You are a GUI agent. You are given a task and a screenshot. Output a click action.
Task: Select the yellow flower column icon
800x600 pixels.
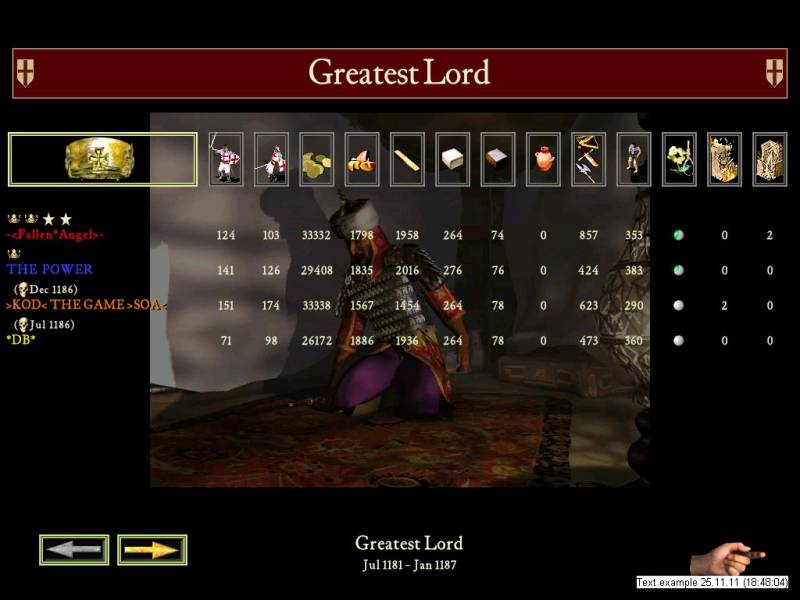click(x=679, y=160)
